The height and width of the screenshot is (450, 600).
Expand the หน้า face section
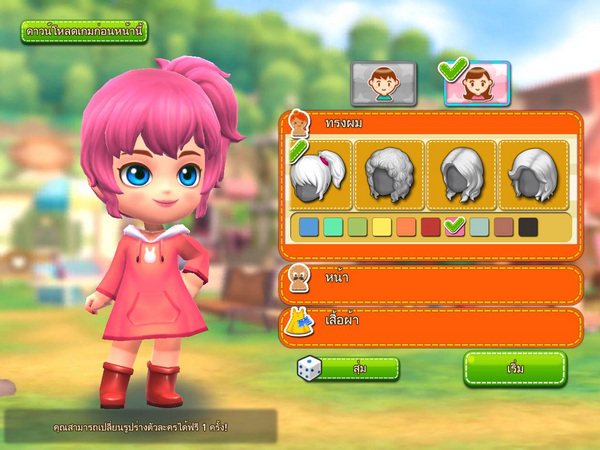[x=430, y=284]
